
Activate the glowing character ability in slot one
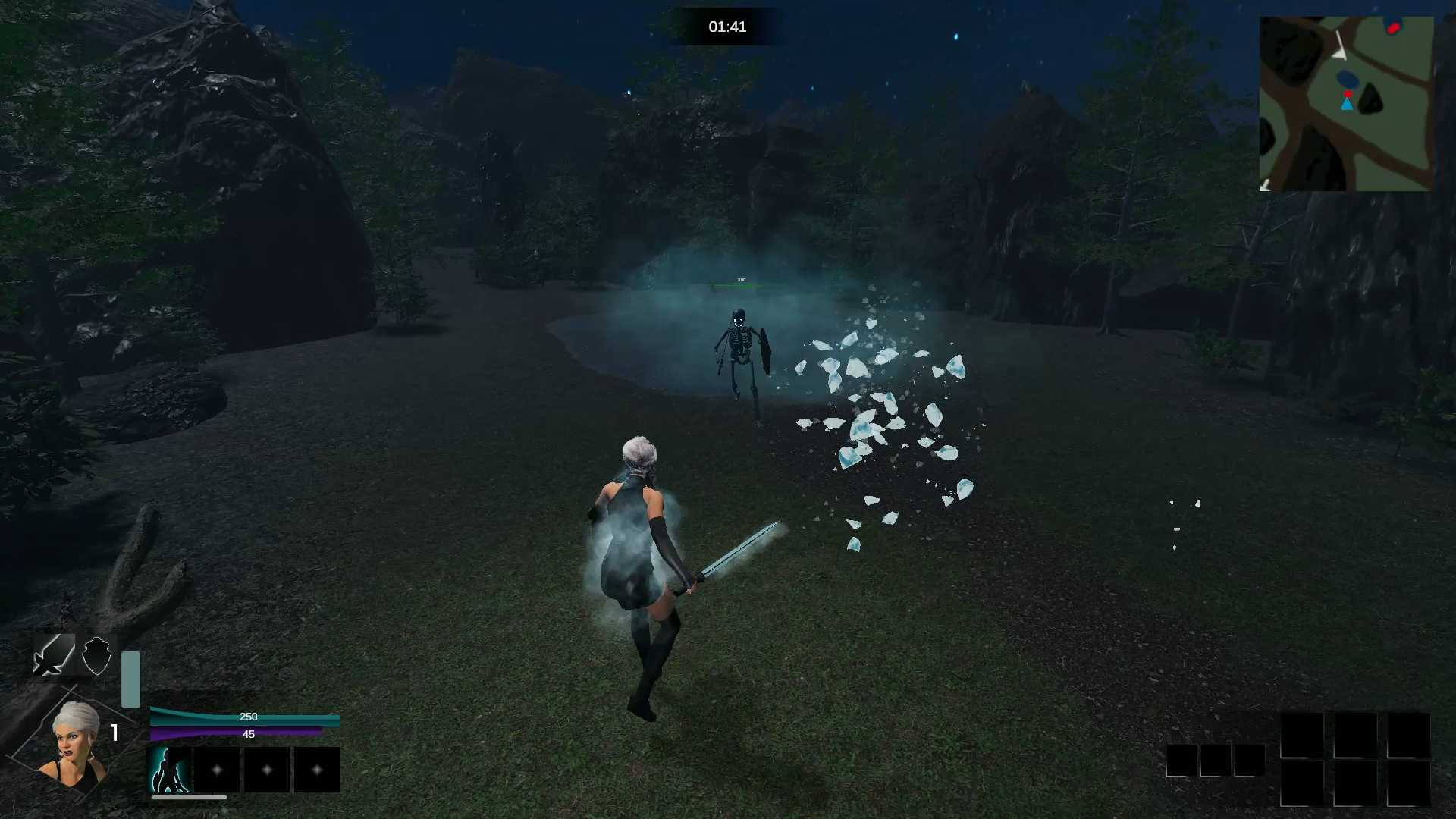170,769
